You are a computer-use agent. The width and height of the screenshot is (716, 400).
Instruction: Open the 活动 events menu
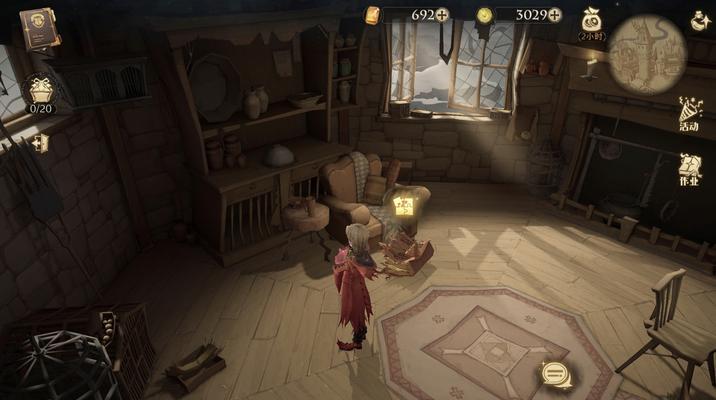[x=689, y=112]
